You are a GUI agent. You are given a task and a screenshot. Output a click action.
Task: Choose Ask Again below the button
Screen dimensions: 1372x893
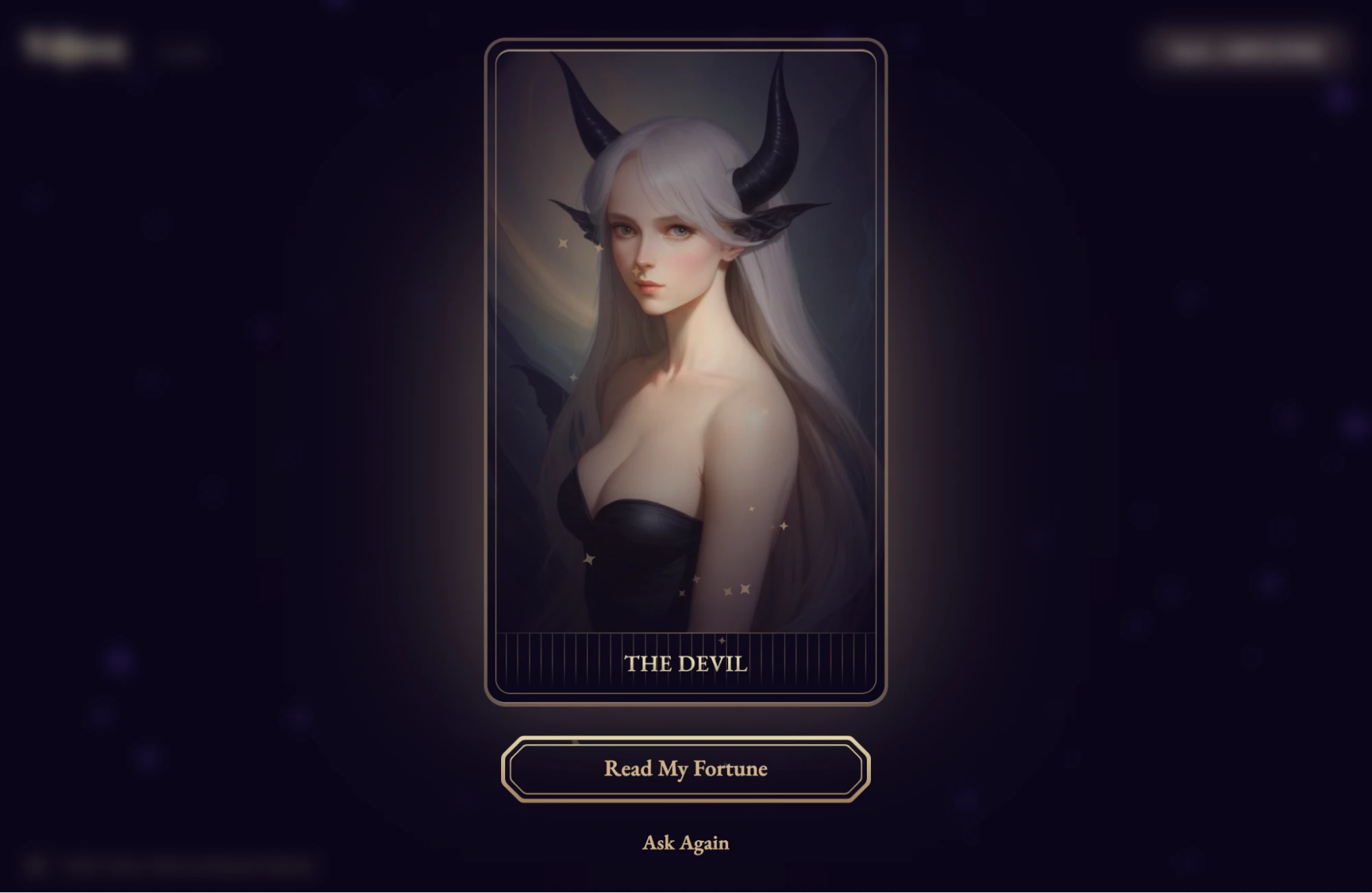pyautogui.click(x=686, y=843)
